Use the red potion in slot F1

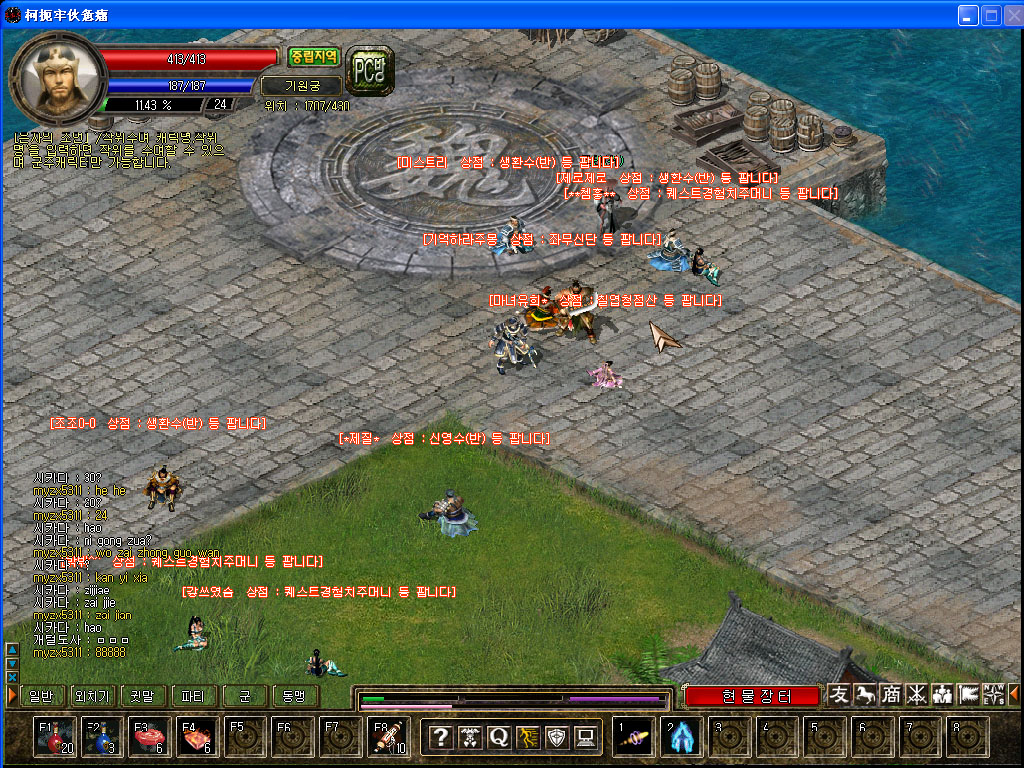pos(54,738)
